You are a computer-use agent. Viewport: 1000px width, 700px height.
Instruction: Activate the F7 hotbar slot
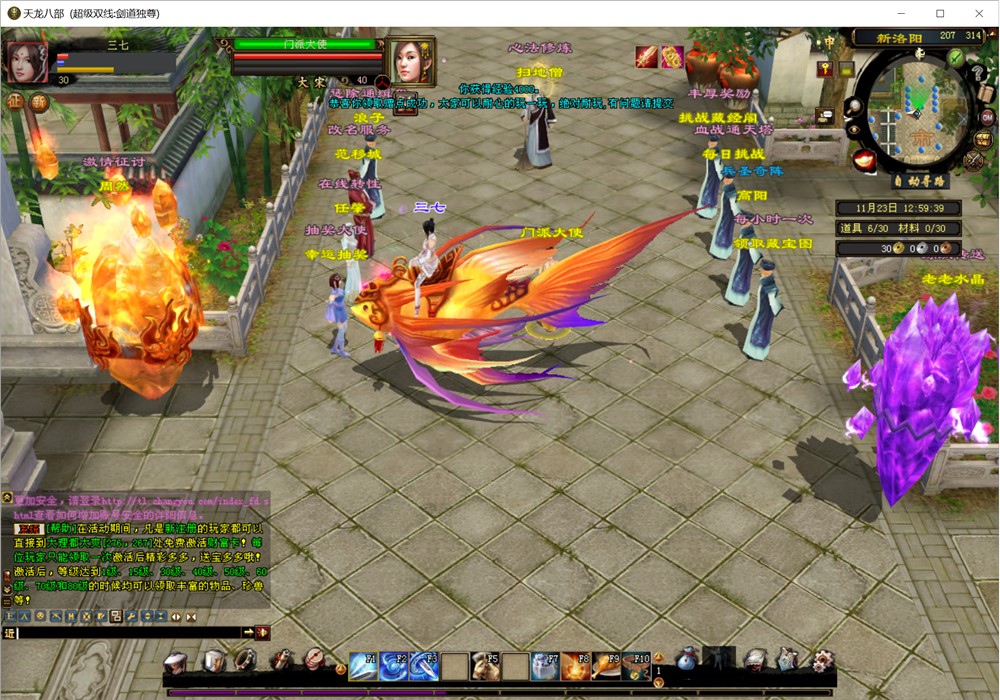545,665
